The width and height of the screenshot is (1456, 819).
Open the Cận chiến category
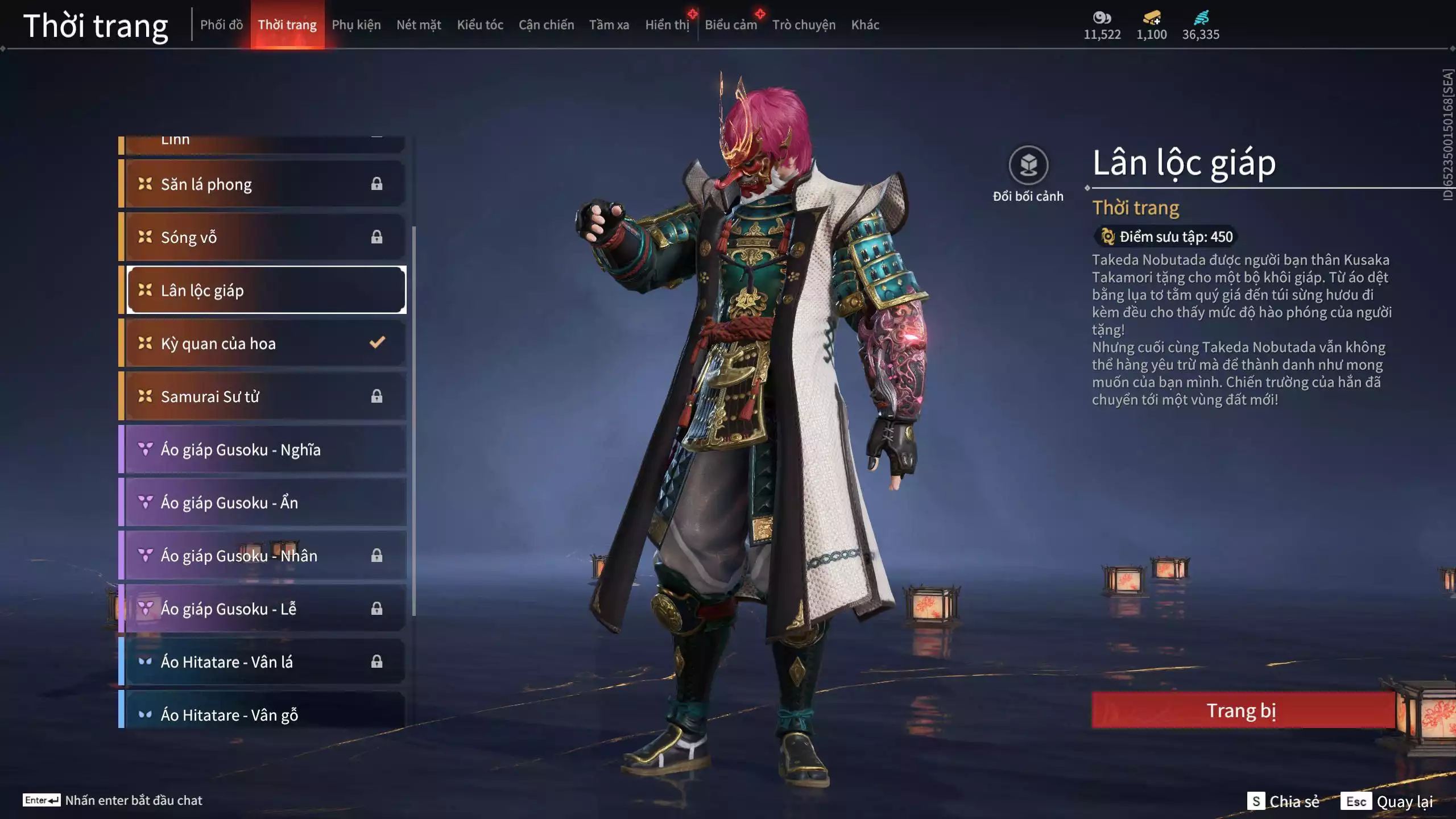click(x=546, y=25)
